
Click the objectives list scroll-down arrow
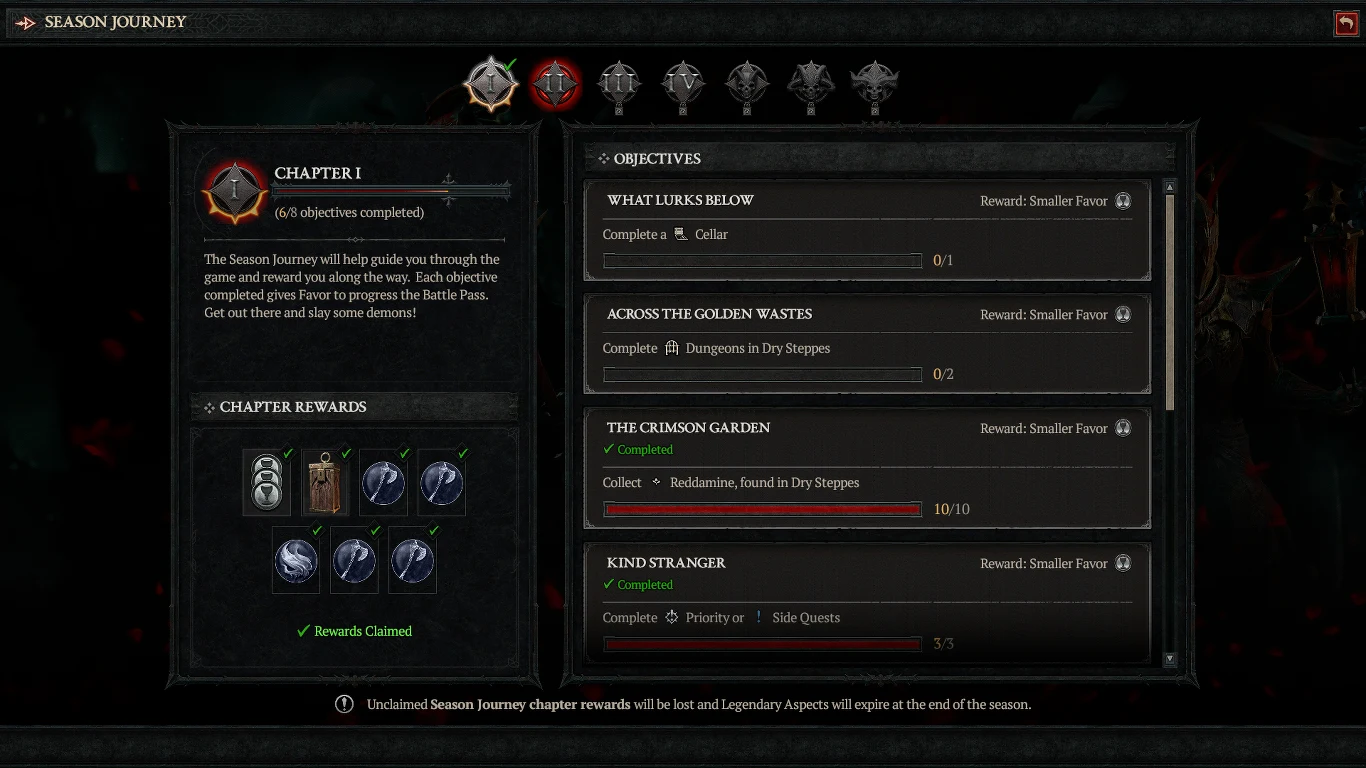point(1171,660)
